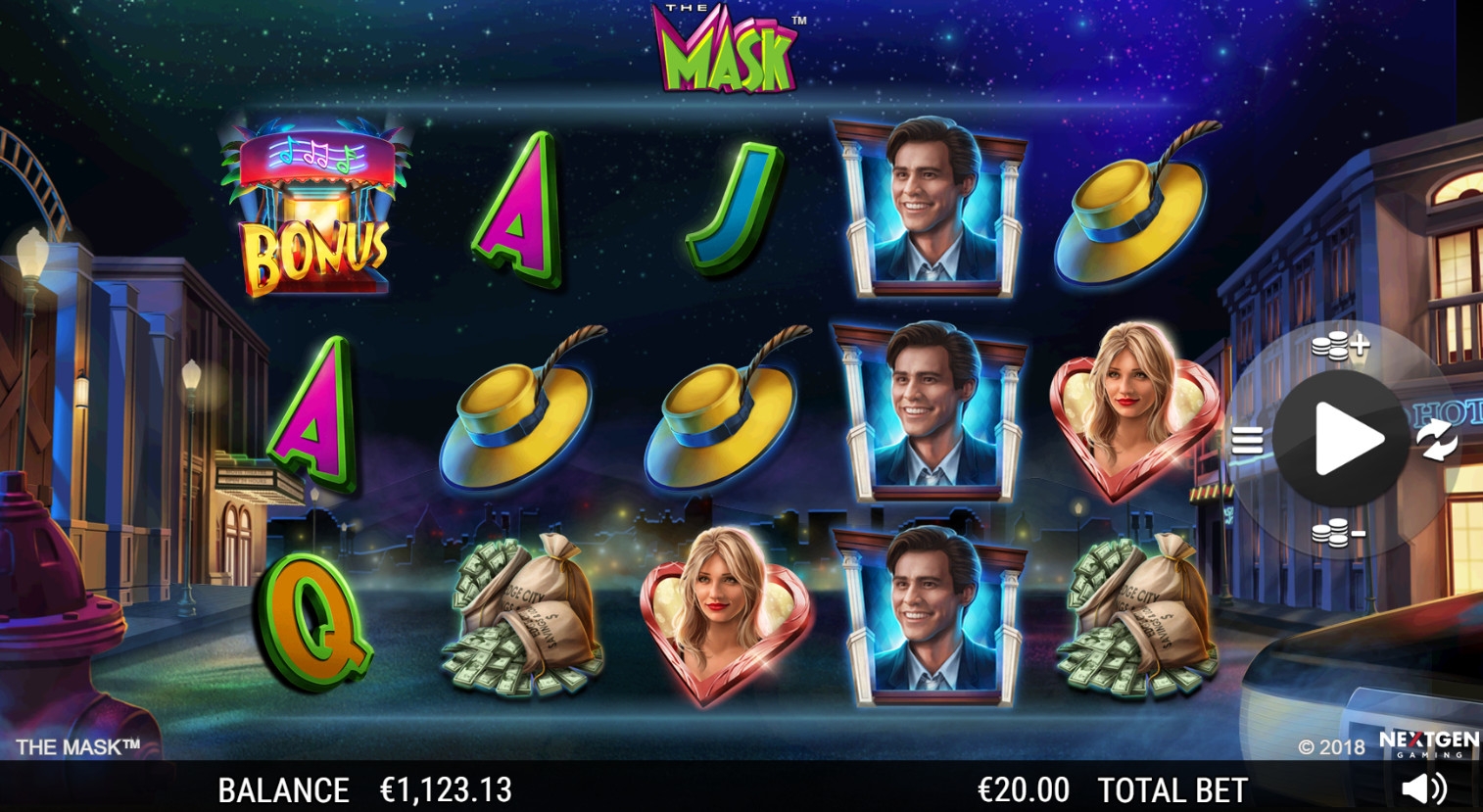Screen dimensions: 1483x812
Task: Open the hamburger menu
Action: (x=1247, y=441)
